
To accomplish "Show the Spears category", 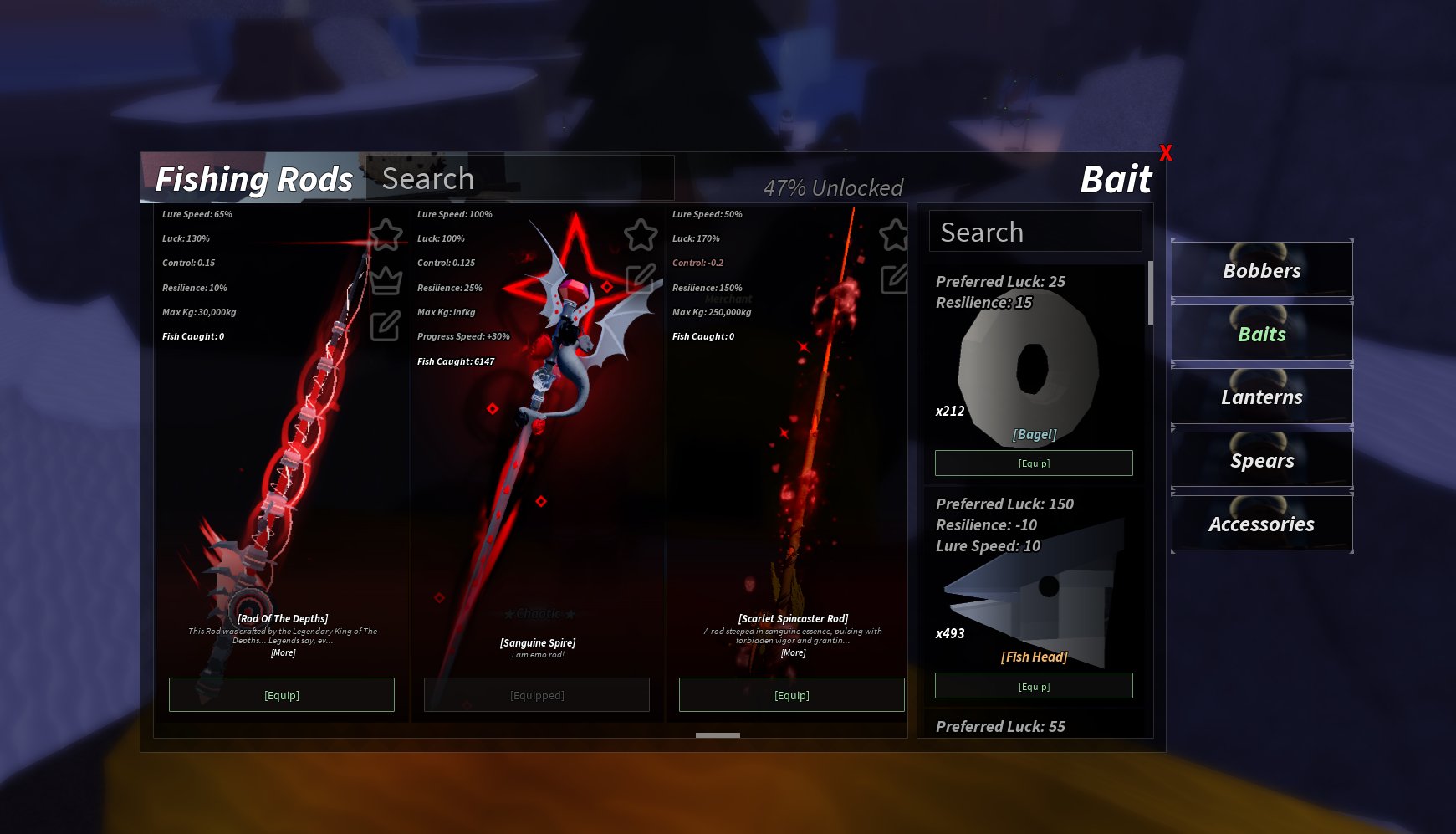I will (1262, 461).
